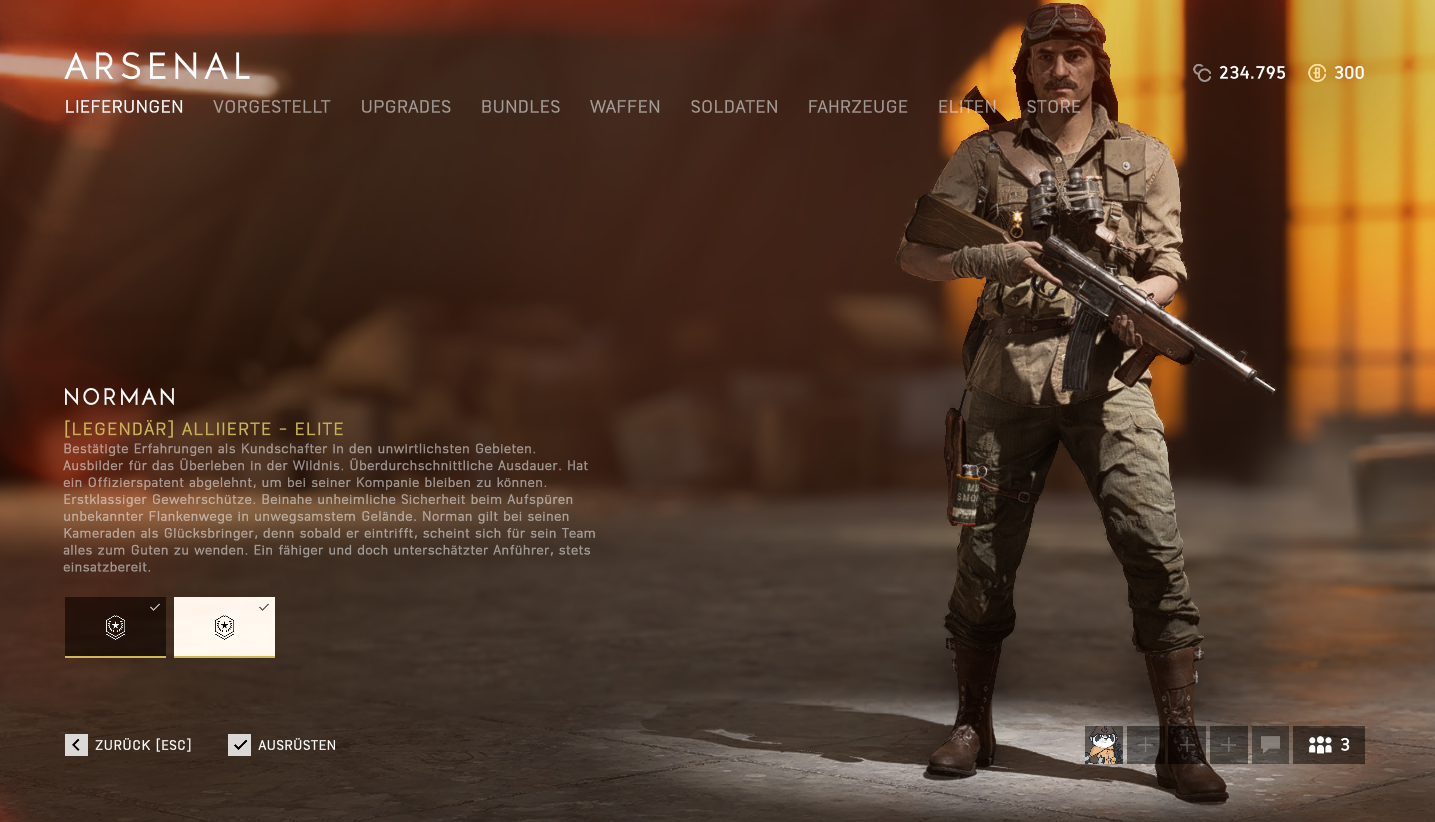Equip Norman with Ausrüsten

[282, 745]
